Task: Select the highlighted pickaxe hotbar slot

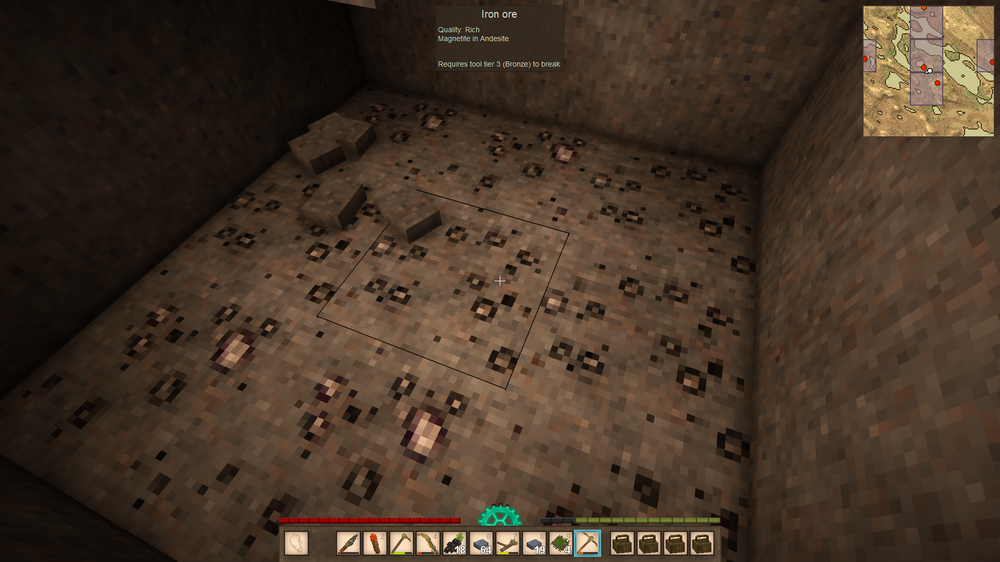Action: coord(588,543)
